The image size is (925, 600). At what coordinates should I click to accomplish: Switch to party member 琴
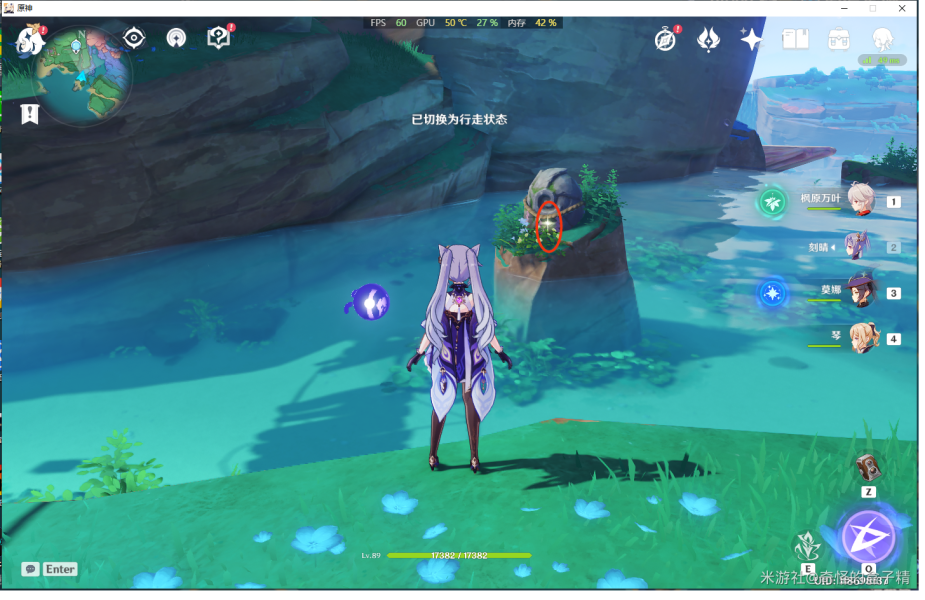(x=860, y=338)
